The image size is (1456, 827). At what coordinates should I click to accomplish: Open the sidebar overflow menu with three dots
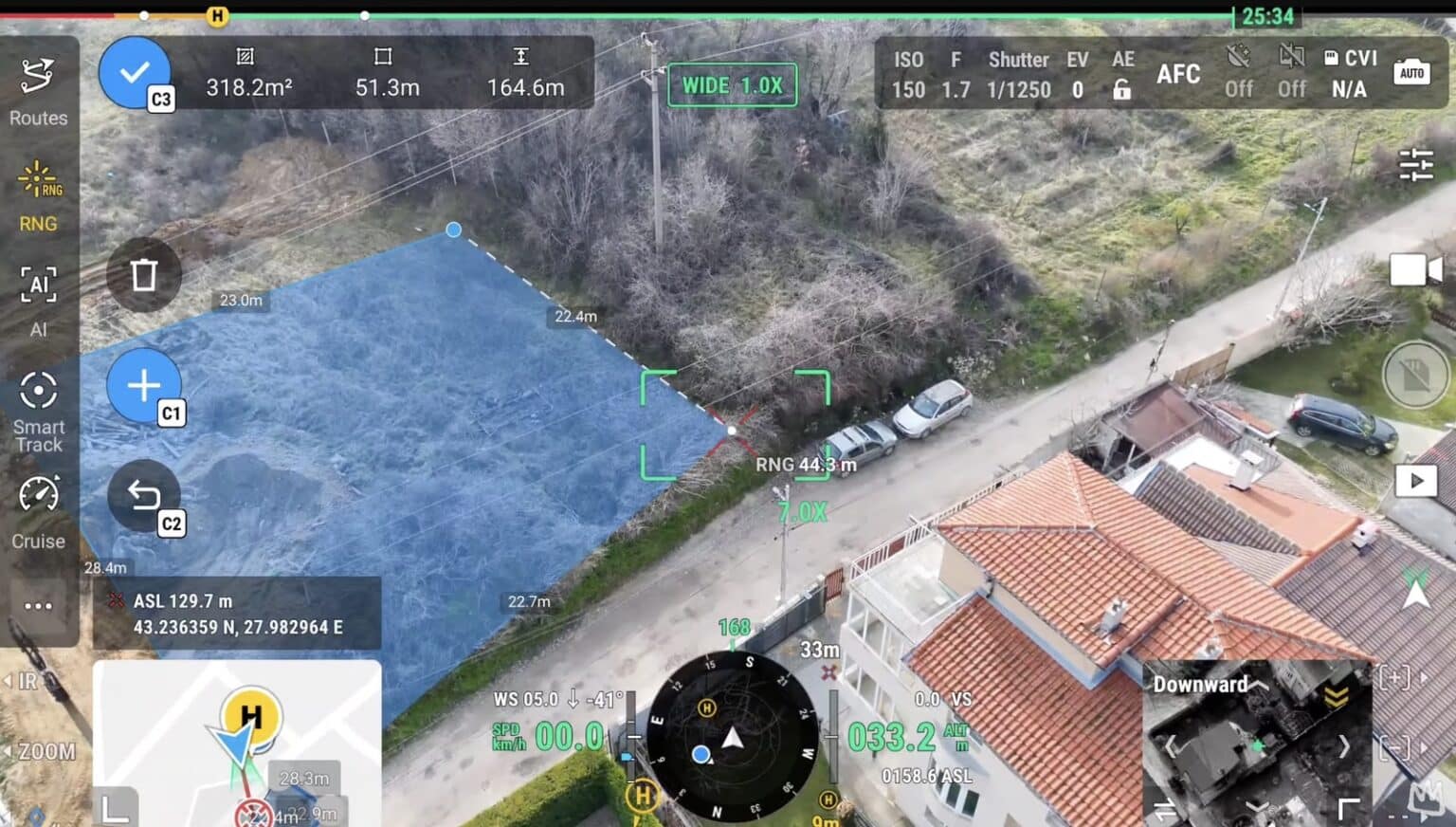coord(37,605)
